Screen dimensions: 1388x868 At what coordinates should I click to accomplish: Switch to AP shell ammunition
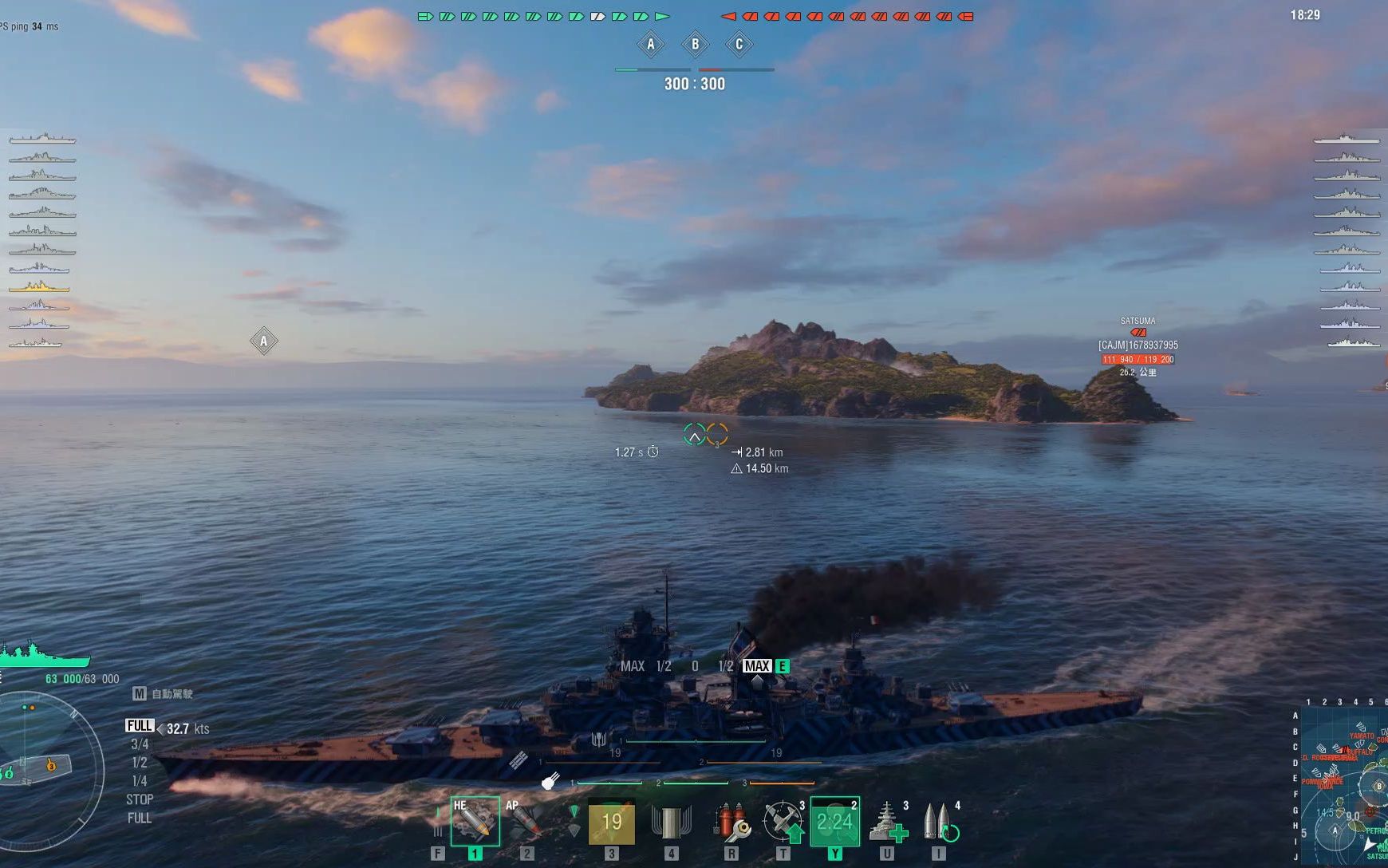pos(526,822)
